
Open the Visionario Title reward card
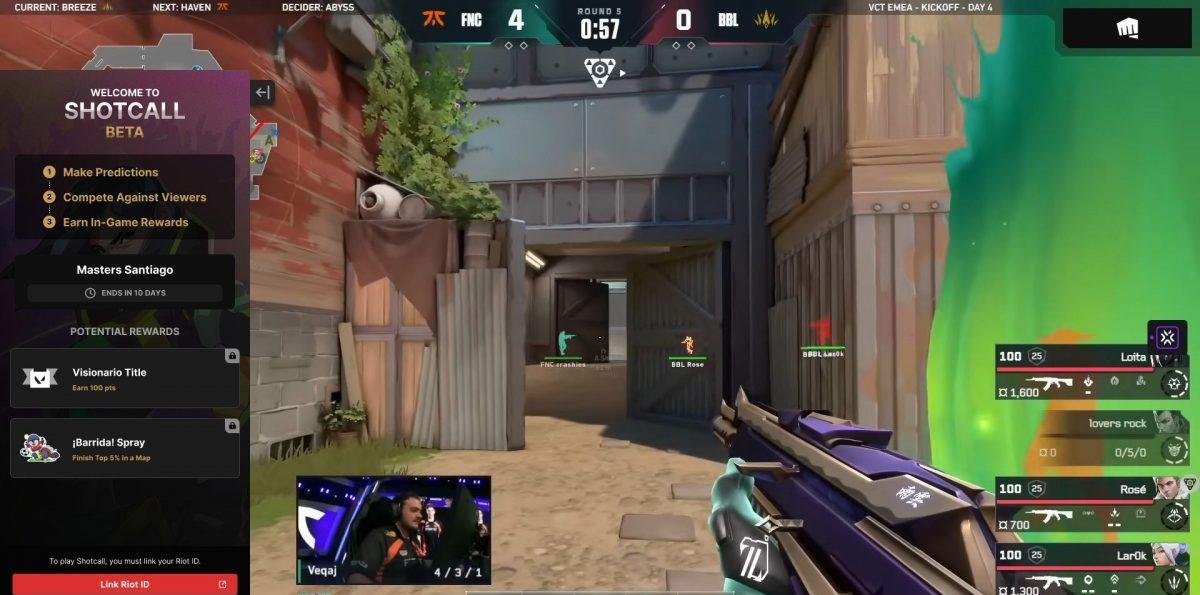(x=125, y=378)
